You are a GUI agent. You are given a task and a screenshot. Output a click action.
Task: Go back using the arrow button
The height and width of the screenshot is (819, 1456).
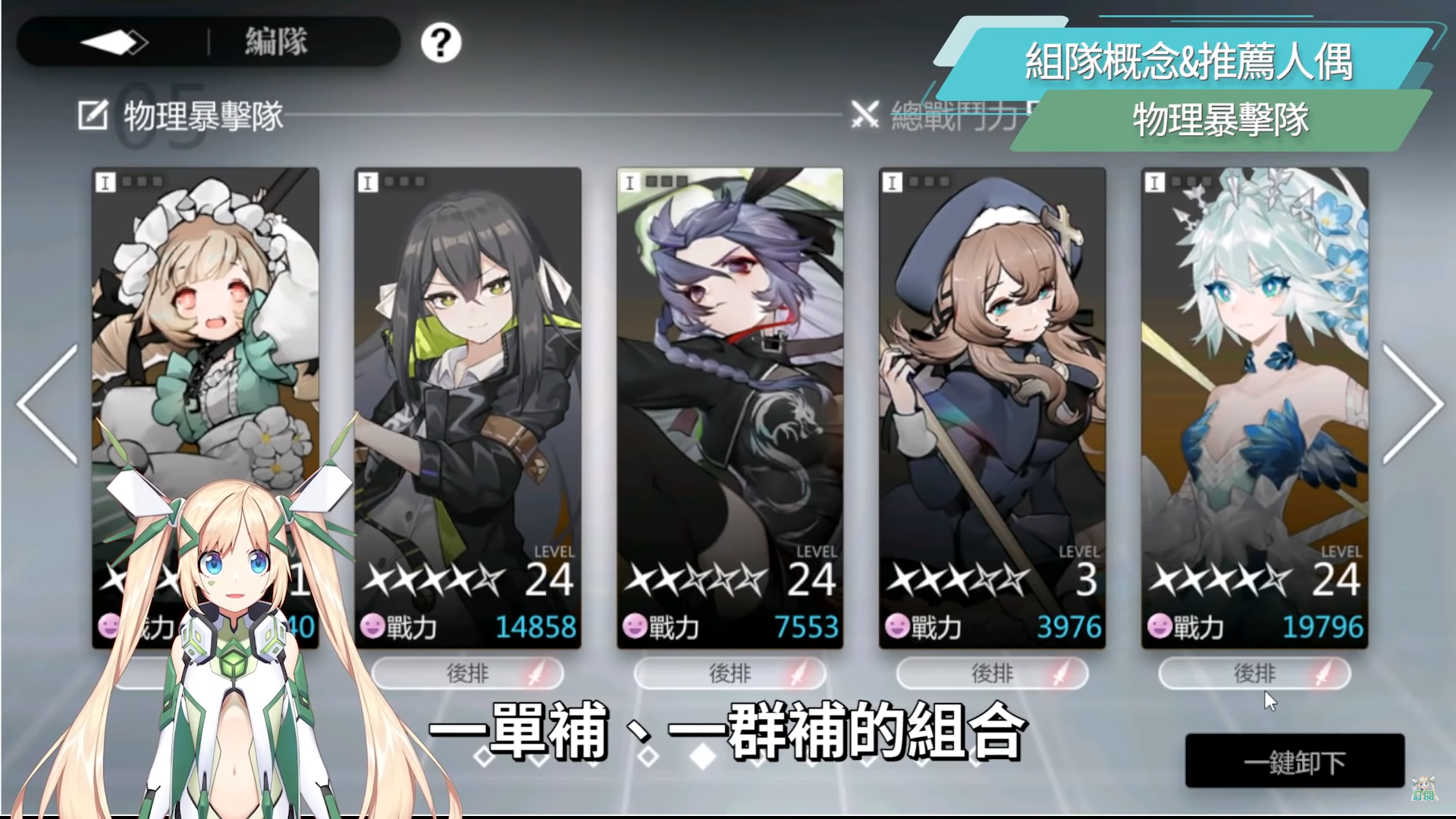[x=114, y=42]
